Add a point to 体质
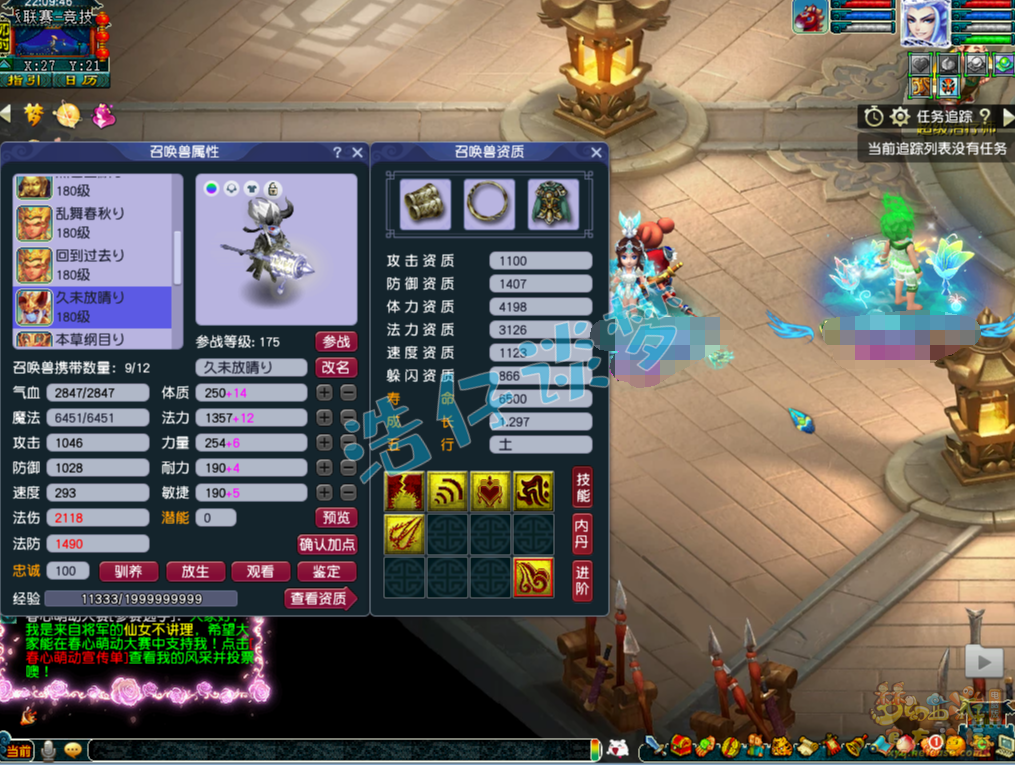Screen dimensions: 1015x765 [324, 393]
